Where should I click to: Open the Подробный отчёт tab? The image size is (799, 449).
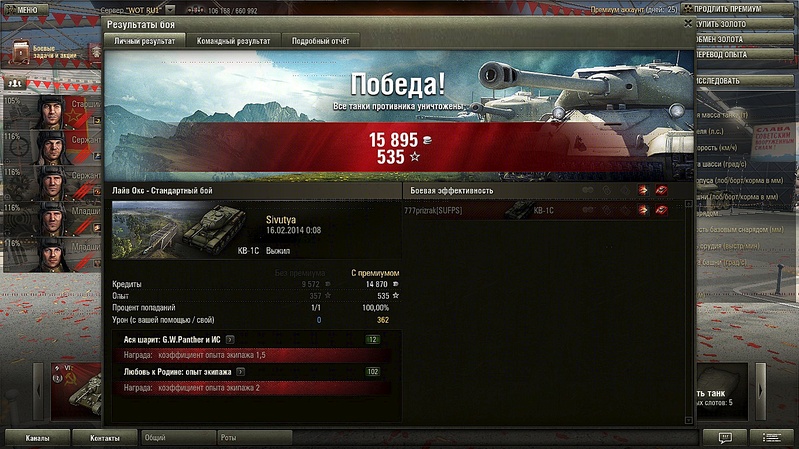click(x=320, y=42)
